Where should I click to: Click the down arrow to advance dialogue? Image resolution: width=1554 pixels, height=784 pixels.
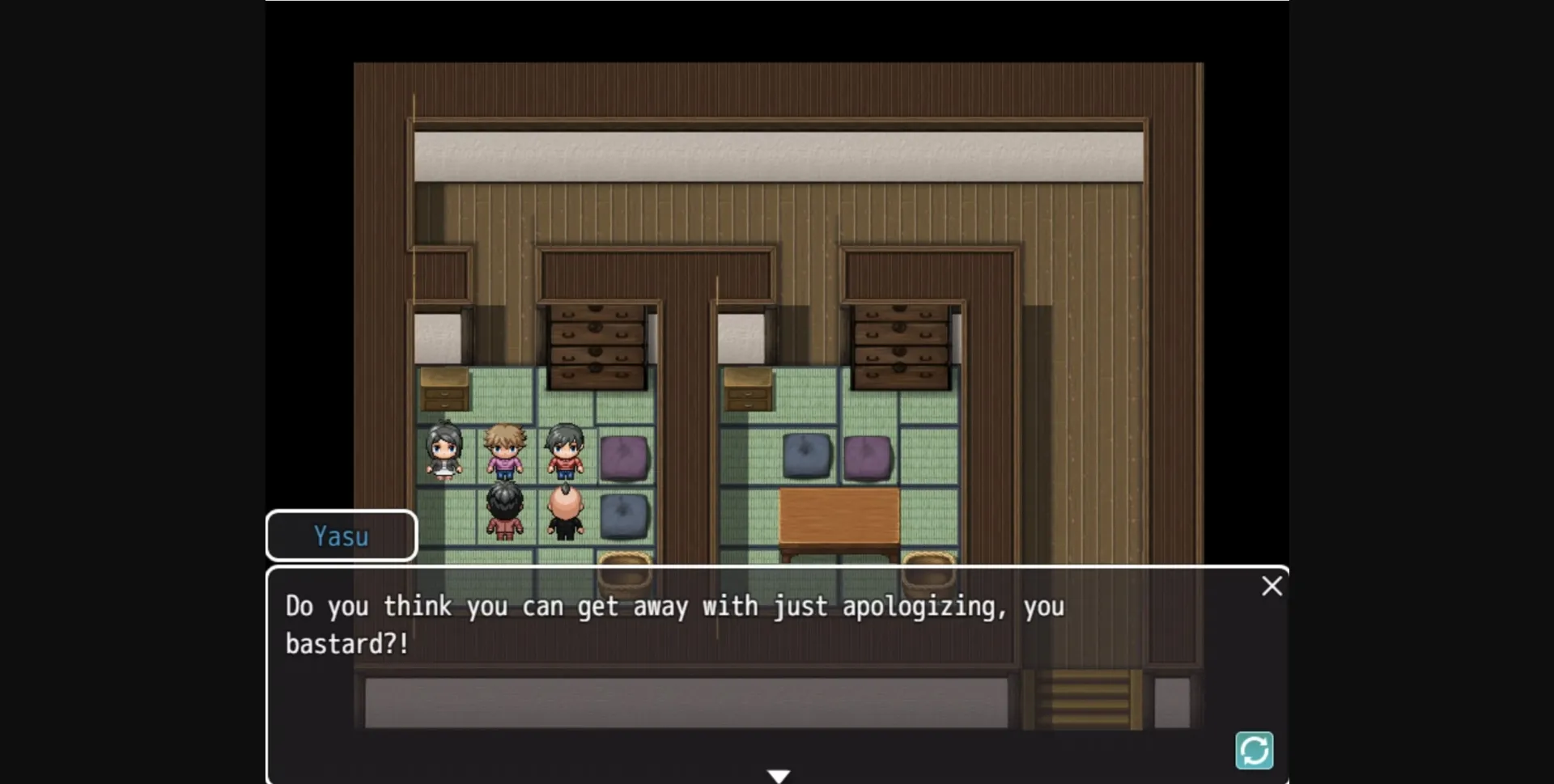[x=779, y=774]
